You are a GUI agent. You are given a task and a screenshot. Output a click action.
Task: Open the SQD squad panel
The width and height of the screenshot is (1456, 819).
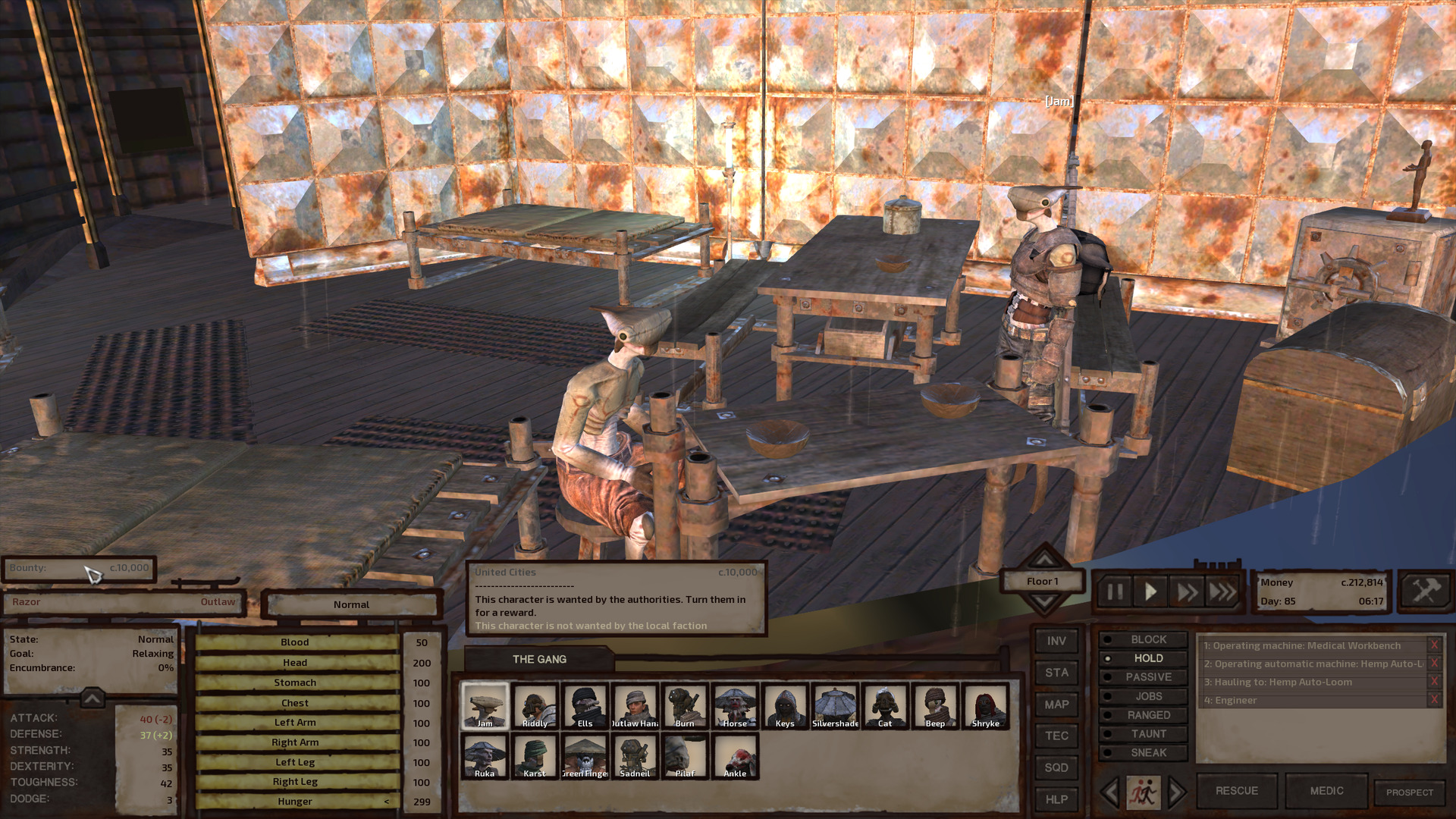click(1056, 767)
